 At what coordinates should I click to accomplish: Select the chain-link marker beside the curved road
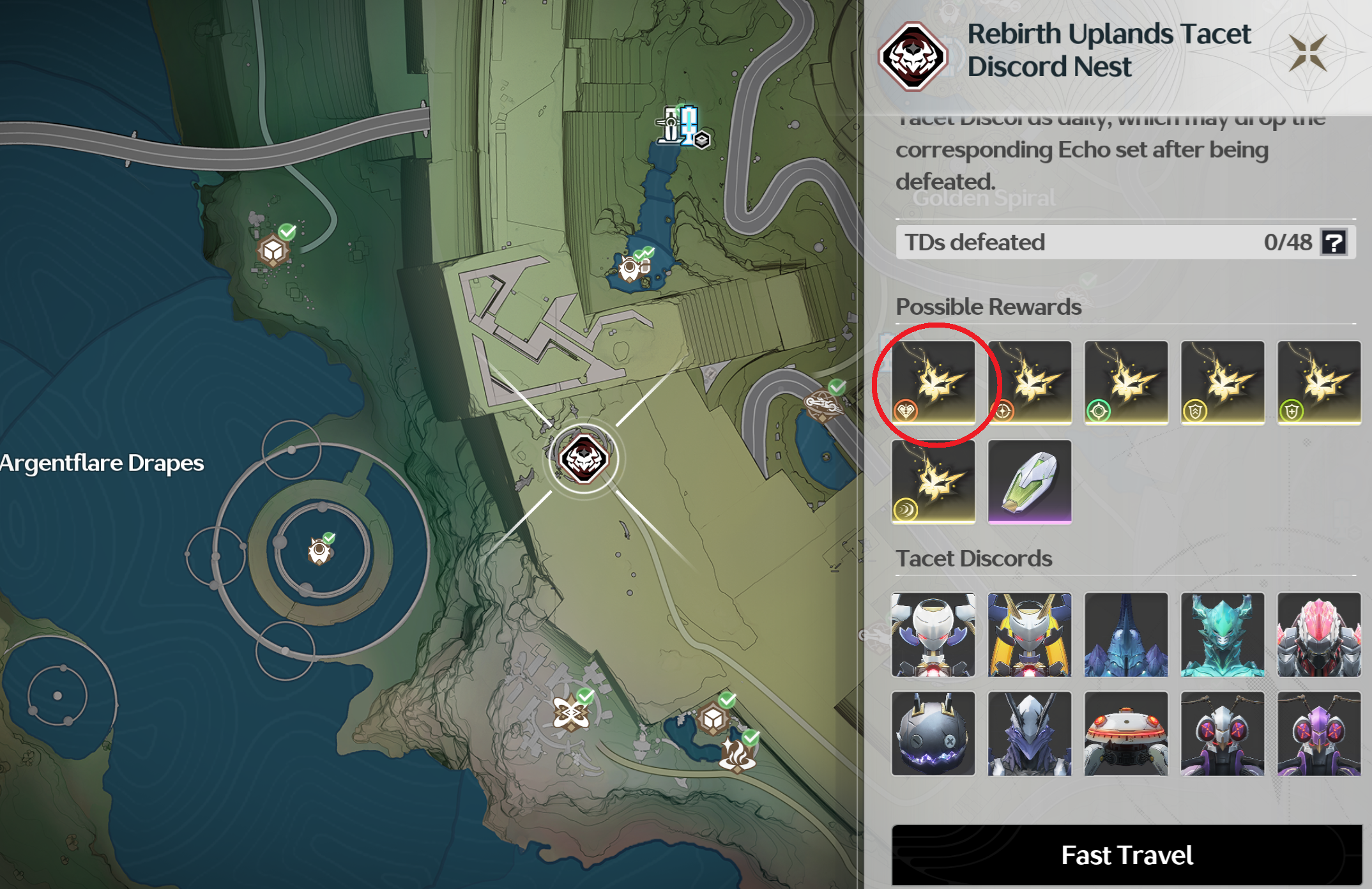[821, 404]
